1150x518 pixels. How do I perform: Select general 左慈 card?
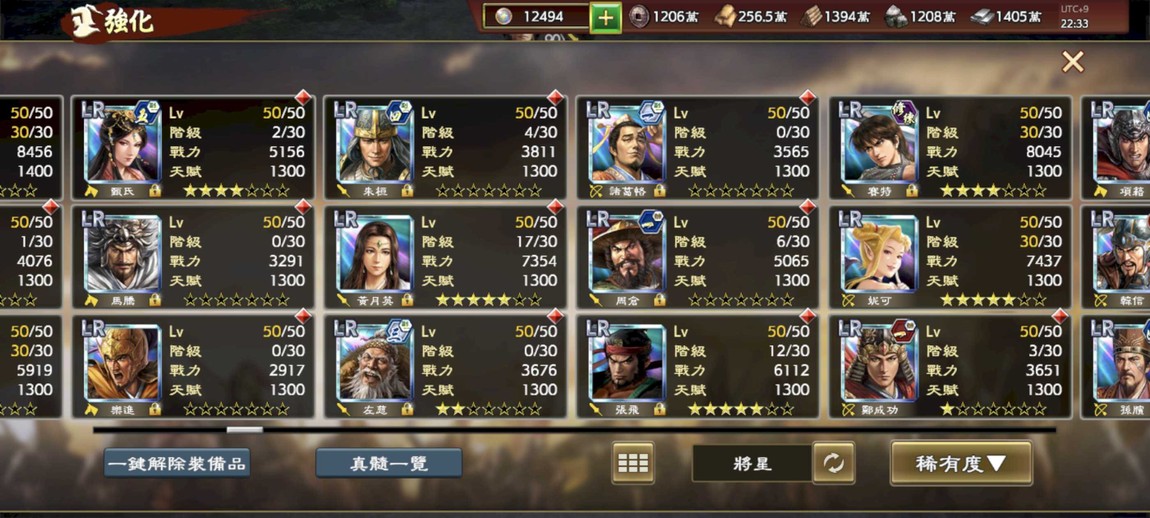pos(445,366)
